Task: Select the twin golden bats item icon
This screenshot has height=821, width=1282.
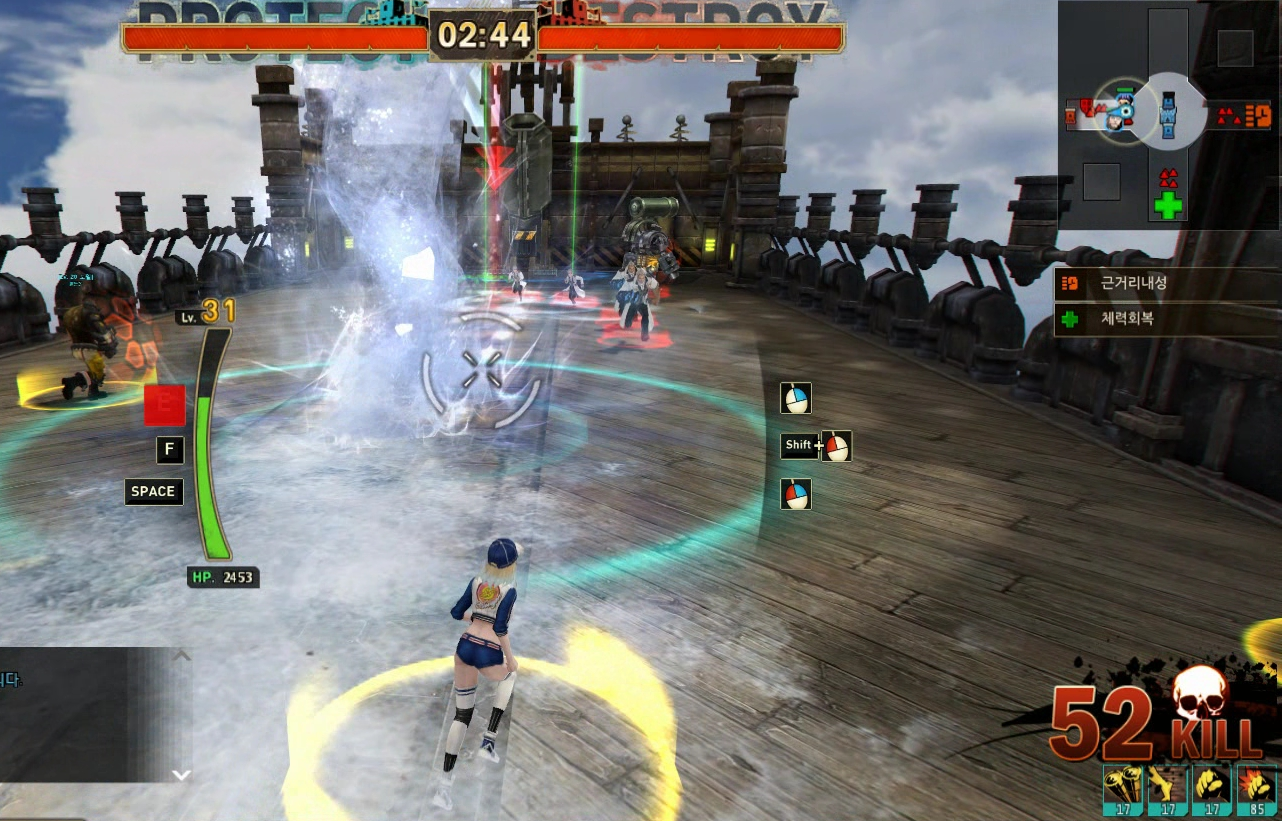Action: (x=1123, y=786)
